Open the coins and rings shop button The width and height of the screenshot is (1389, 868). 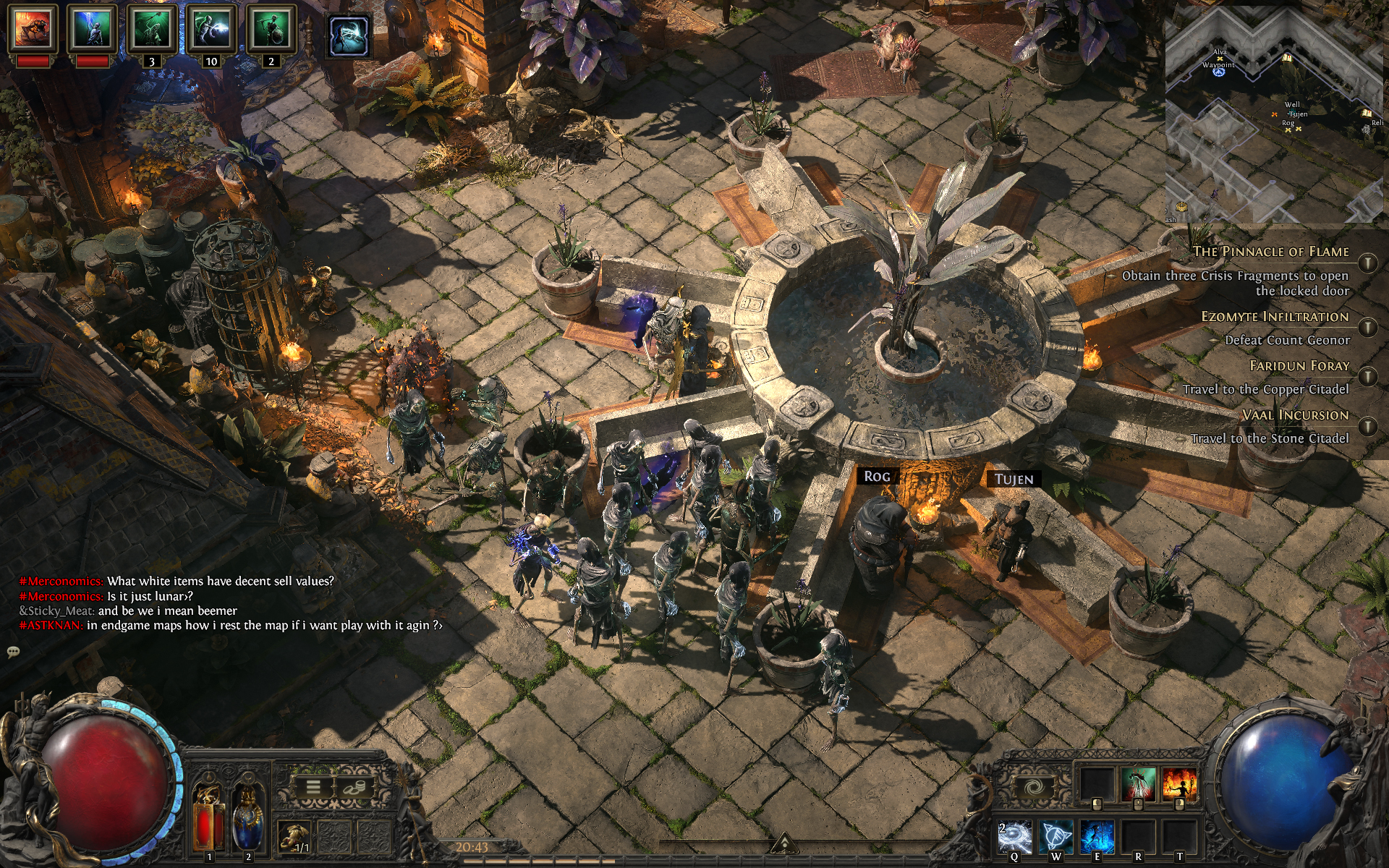(354, 787)
